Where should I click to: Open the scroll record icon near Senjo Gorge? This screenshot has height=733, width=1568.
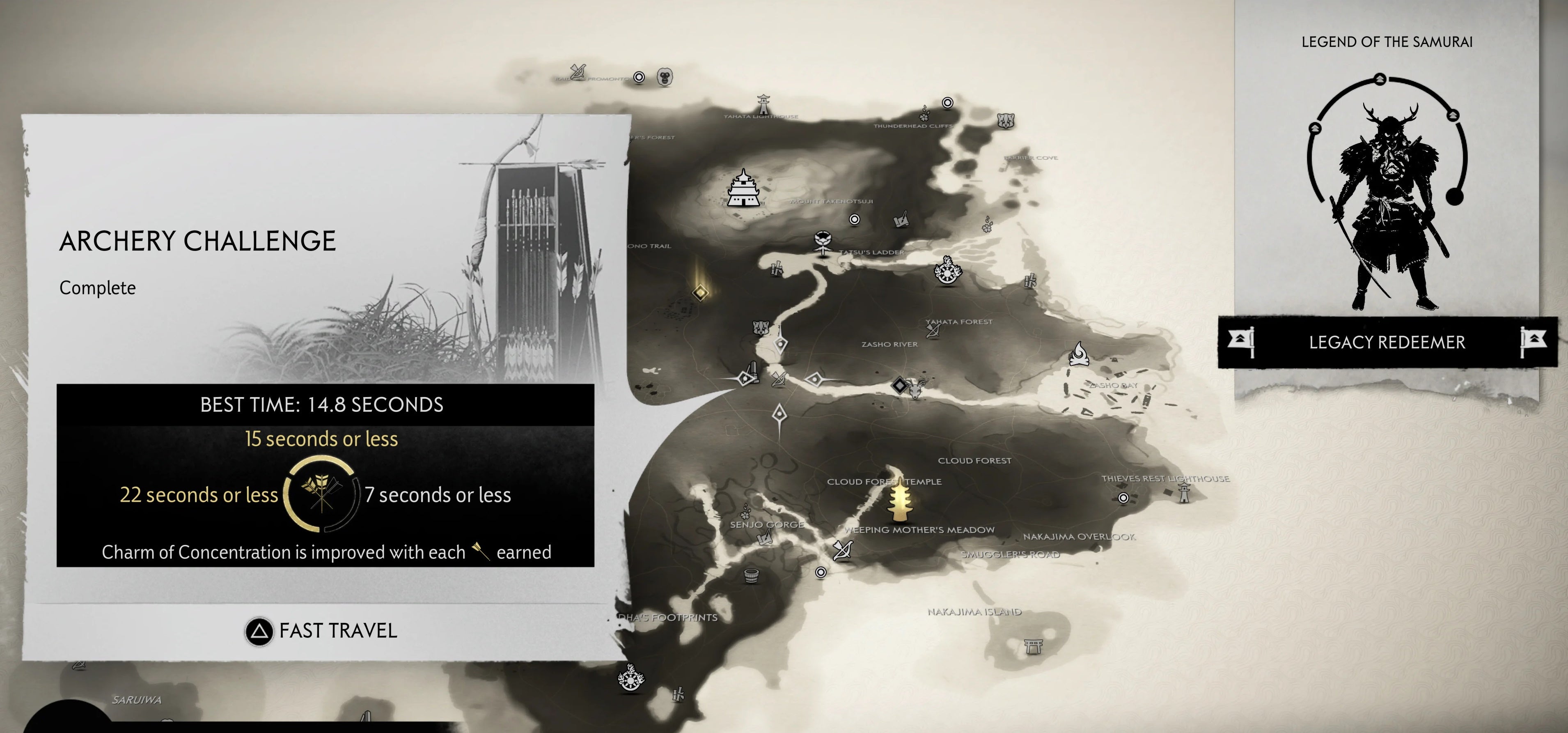[x=766, y=538]
